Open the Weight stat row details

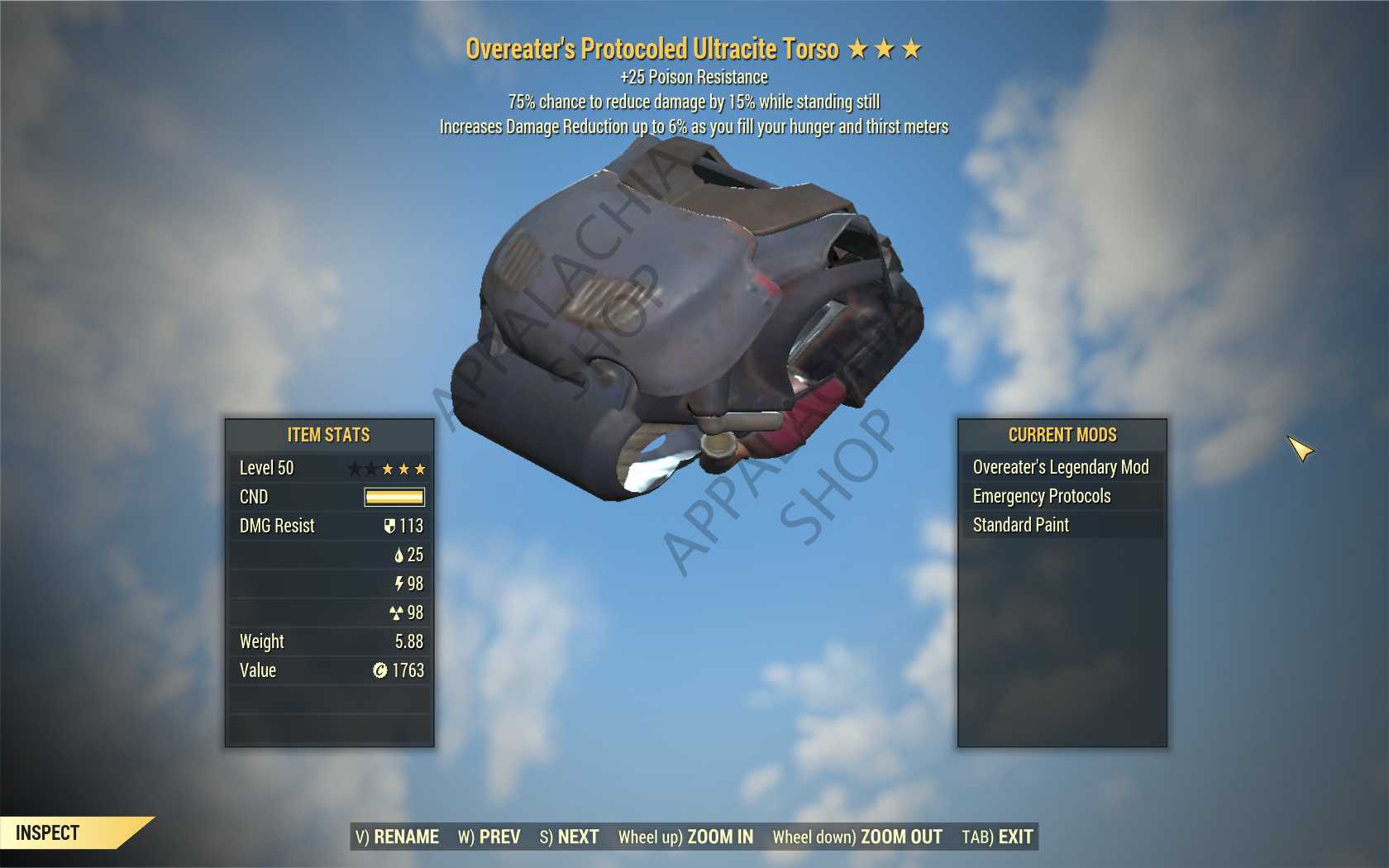pyautogui.click(x=328, y=641)
